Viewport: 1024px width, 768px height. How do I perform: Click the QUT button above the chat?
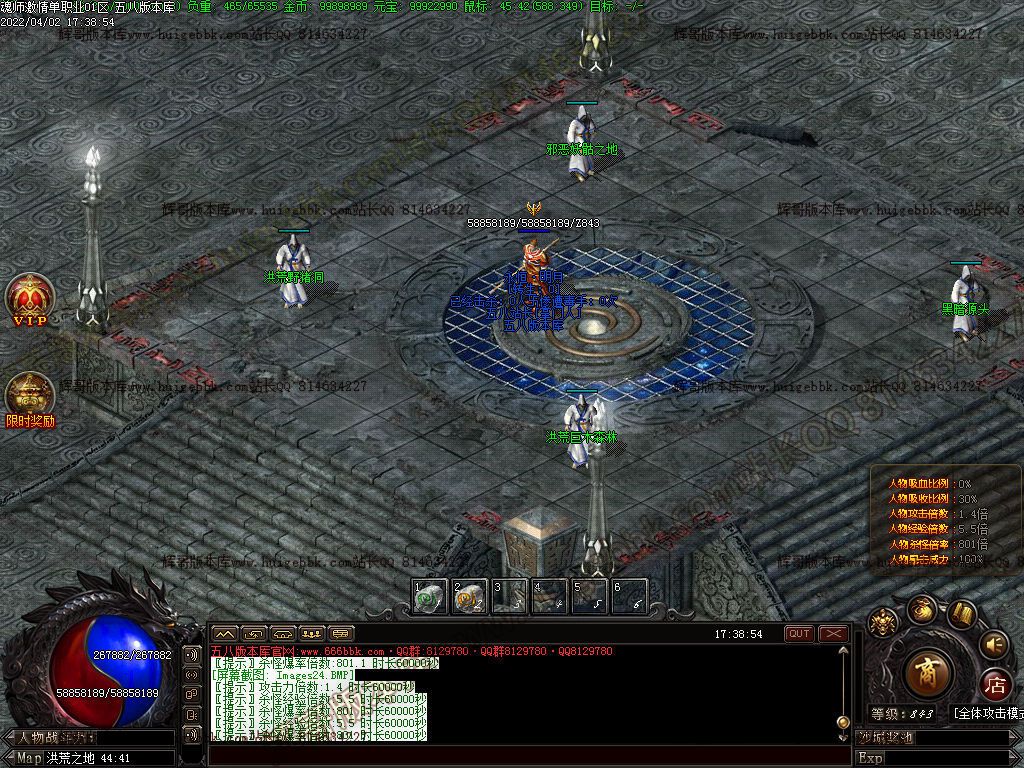point(799,634)
